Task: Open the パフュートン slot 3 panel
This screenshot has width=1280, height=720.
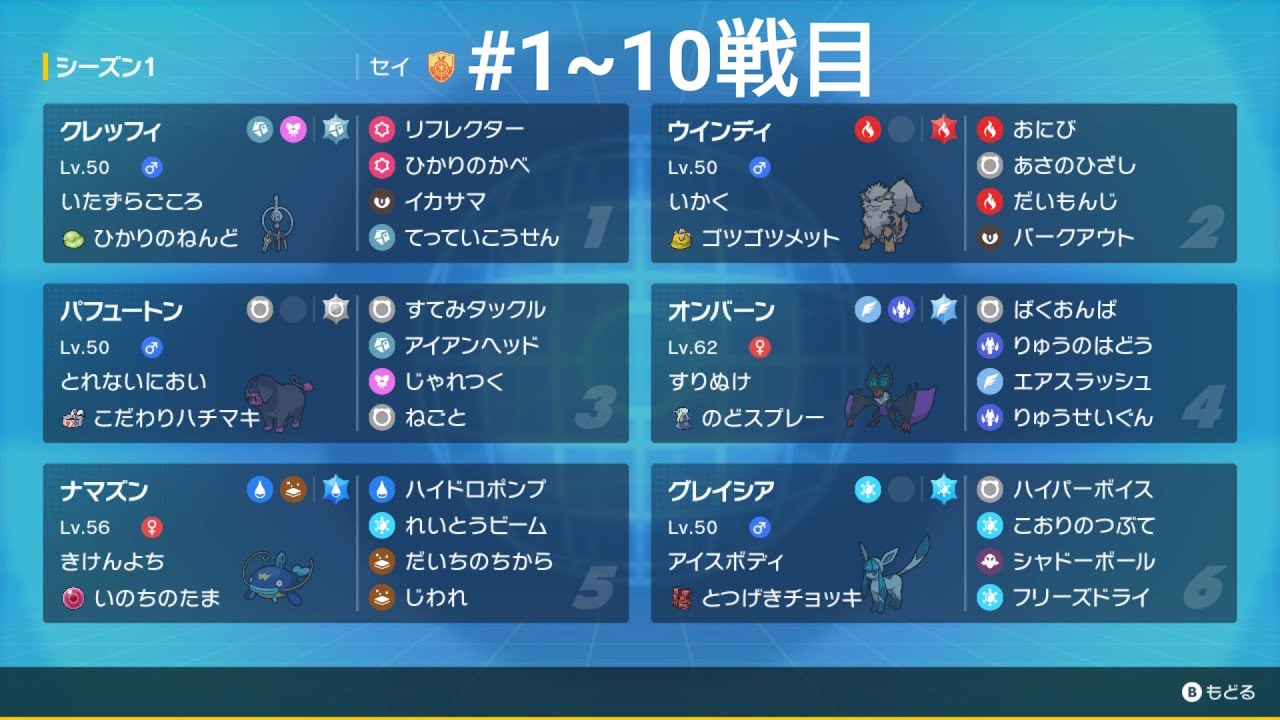Action: 330,360
